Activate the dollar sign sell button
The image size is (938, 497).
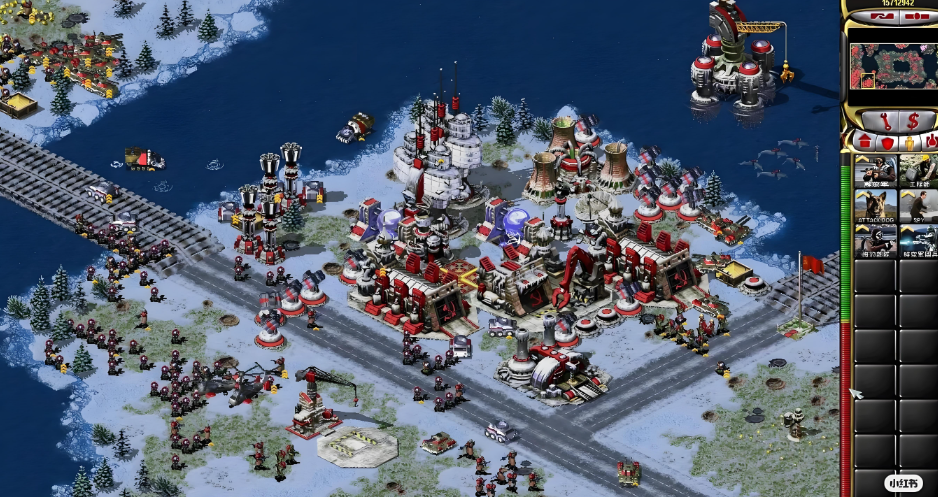[912, 121]
